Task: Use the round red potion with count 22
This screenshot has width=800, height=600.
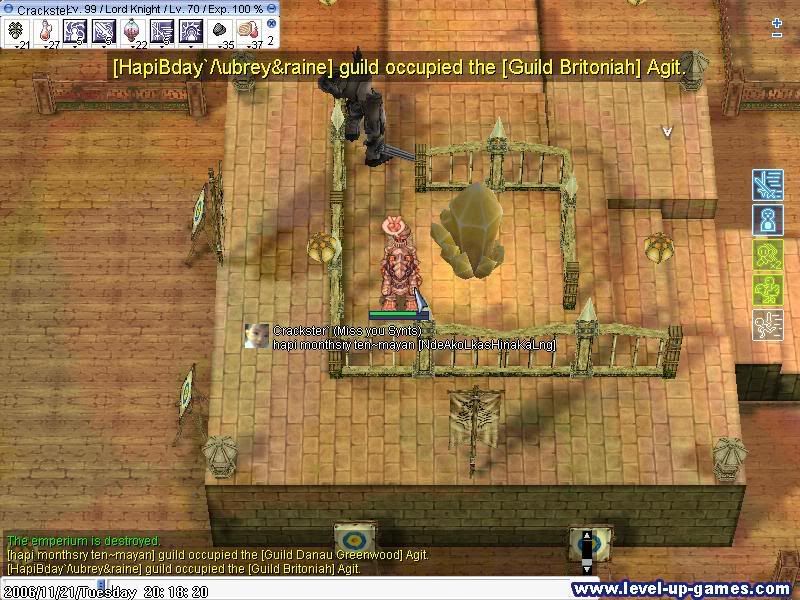Action: point(133,32)
